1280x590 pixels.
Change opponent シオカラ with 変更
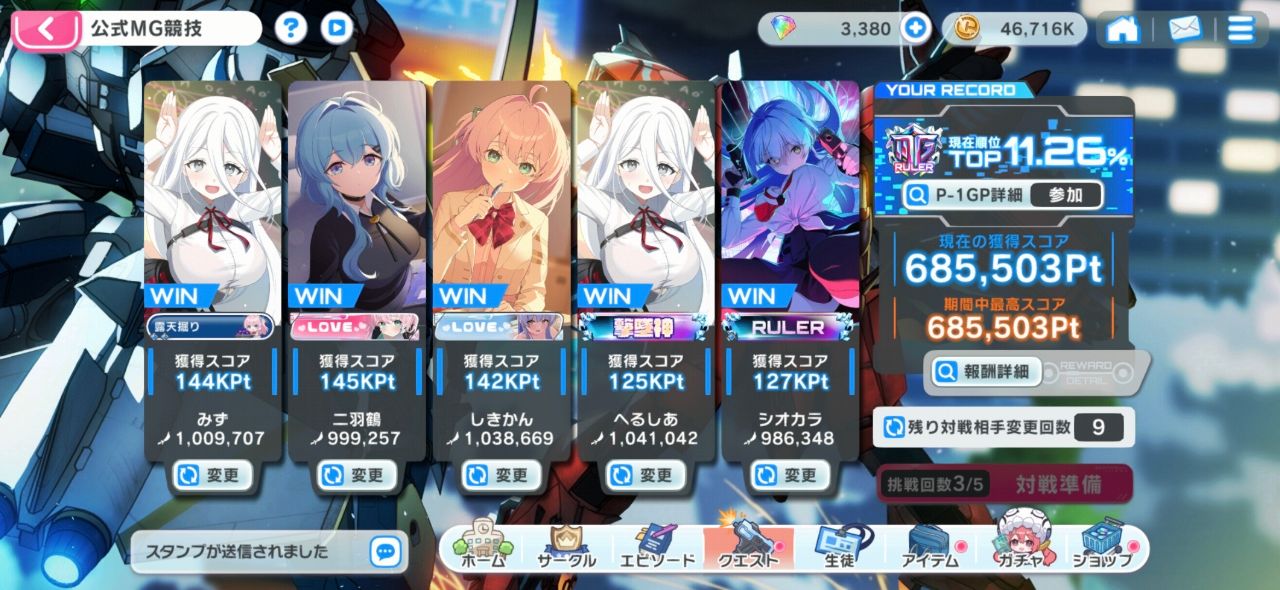tap(790, 475)
